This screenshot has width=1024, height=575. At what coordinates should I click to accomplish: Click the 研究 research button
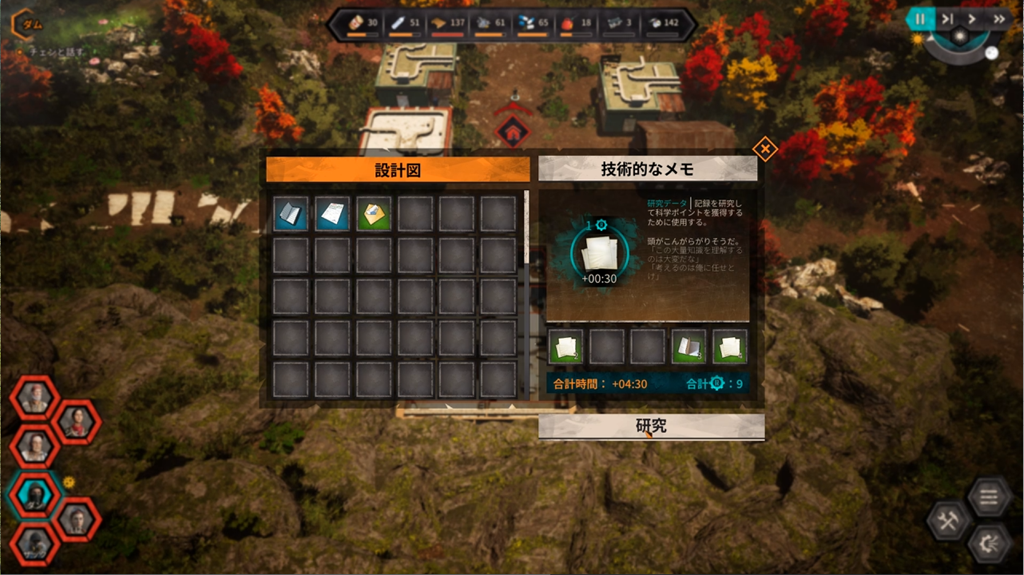pyautogui.click(x=651, y=426)
